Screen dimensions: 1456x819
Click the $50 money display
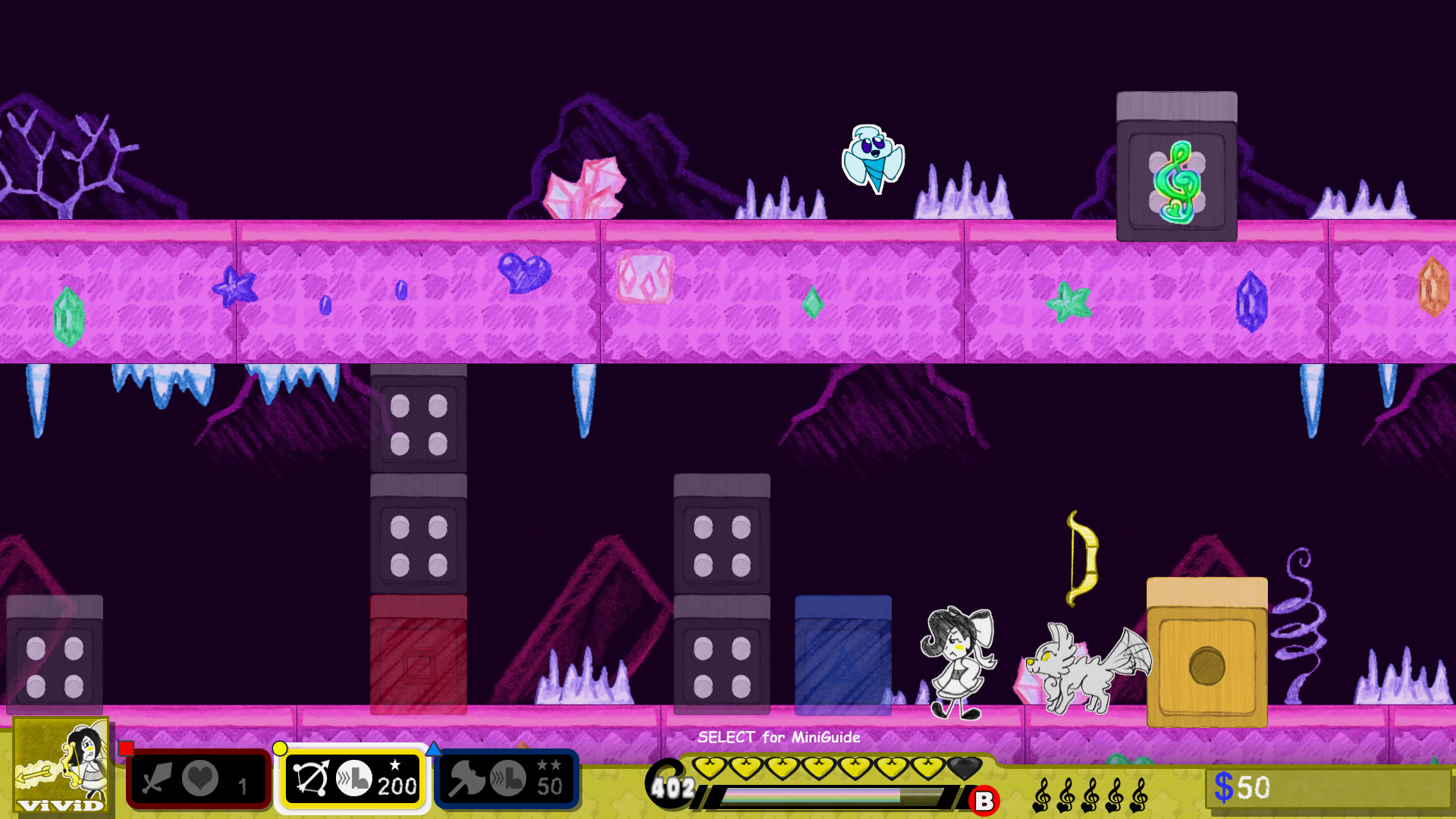point(1244,786)
